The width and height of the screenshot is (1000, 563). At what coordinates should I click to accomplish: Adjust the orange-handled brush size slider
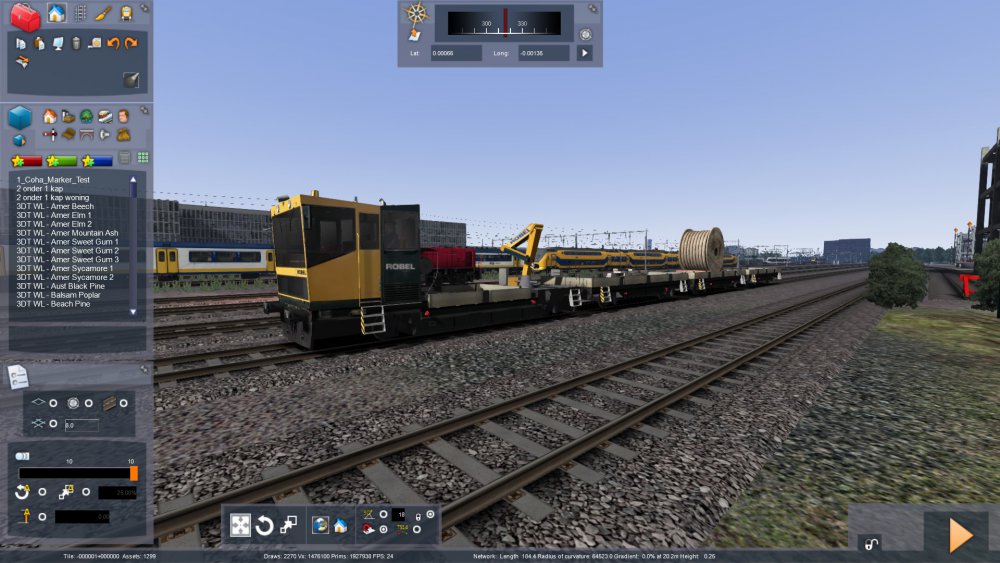pyautogui.click(x=133, y=473)
